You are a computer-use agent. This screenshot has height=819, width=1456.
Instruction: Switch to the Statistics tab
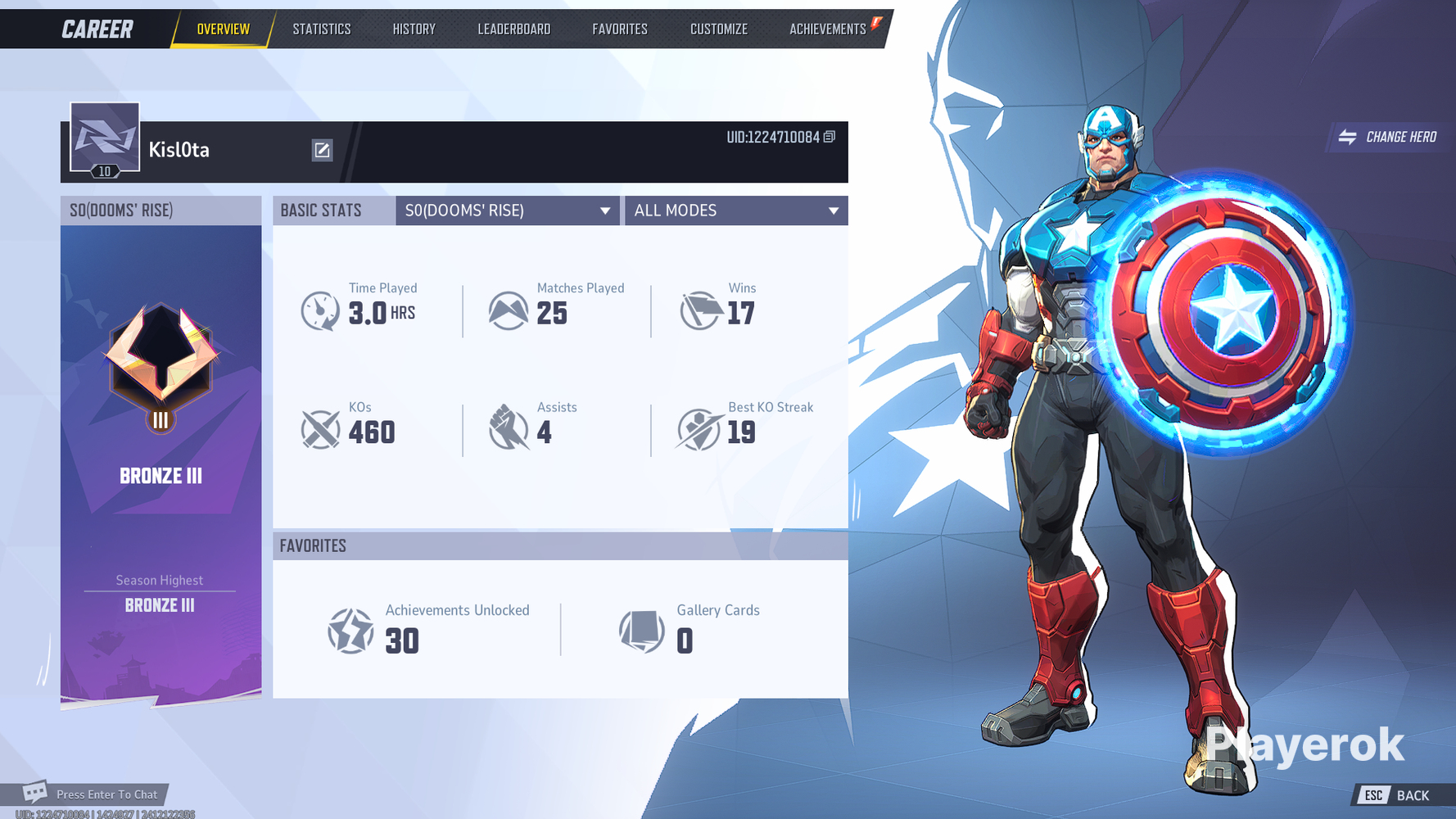click(321, 29)
